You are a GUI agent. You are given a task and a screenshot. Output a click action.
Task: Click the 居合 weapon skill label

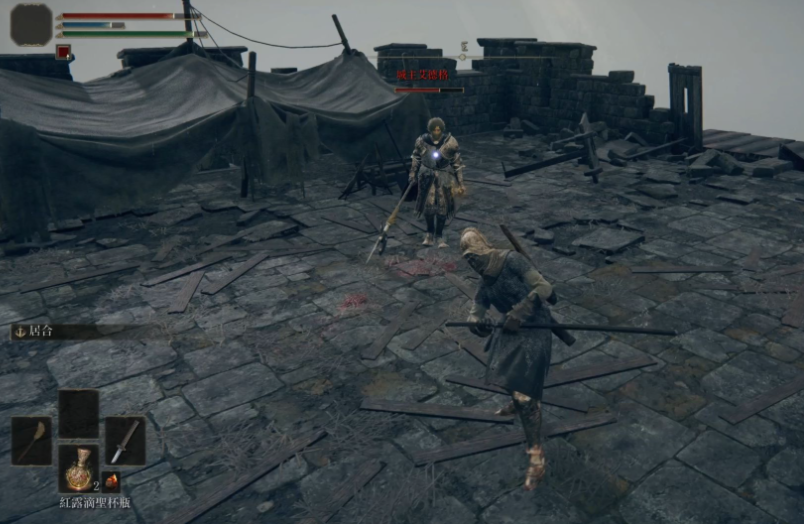40,330
